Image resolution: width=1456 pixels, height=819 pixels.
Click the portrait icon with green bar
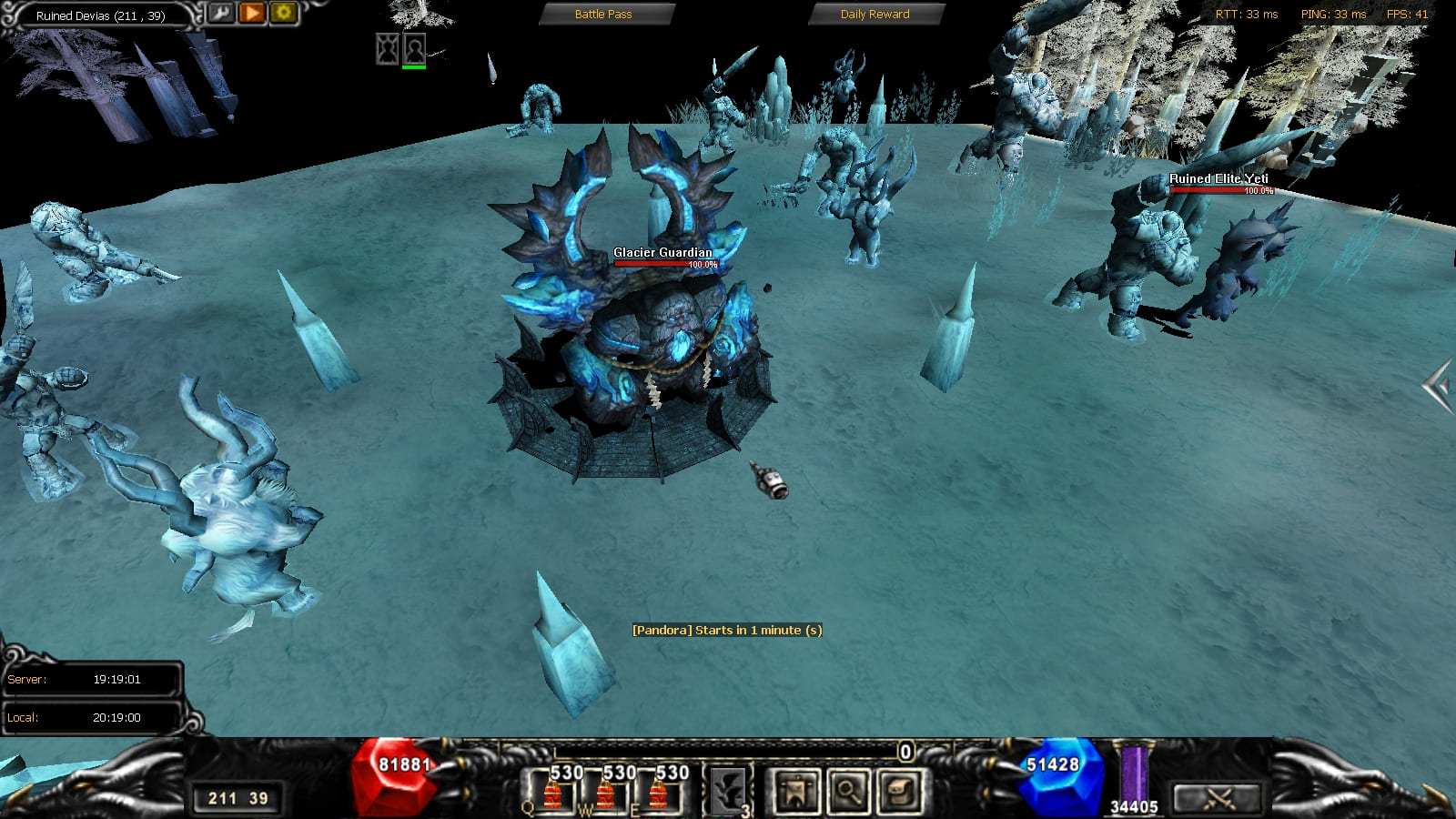pos(414,48)
